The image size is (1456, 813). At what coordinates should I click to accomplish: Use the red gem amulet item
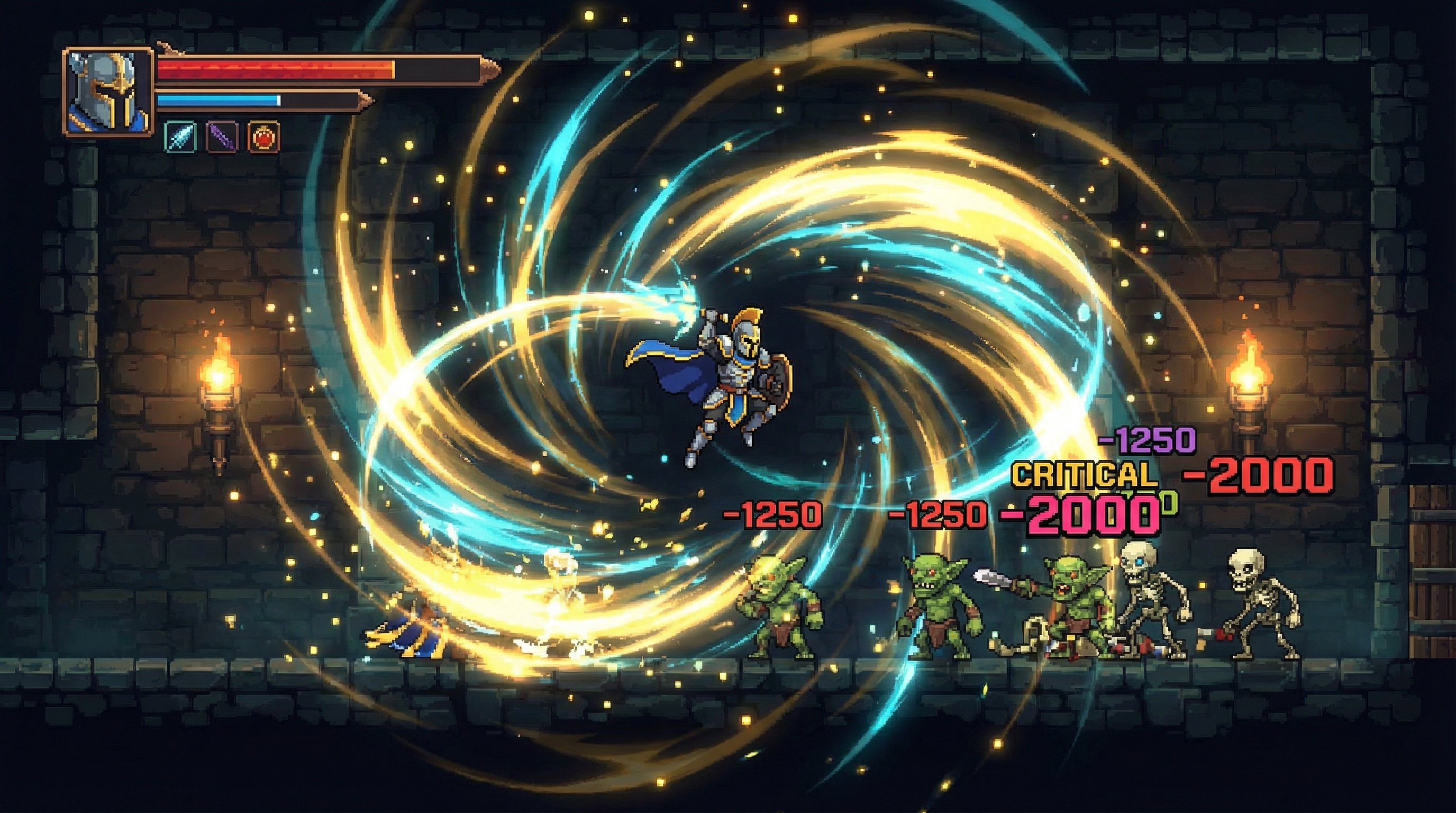[264, 138]
